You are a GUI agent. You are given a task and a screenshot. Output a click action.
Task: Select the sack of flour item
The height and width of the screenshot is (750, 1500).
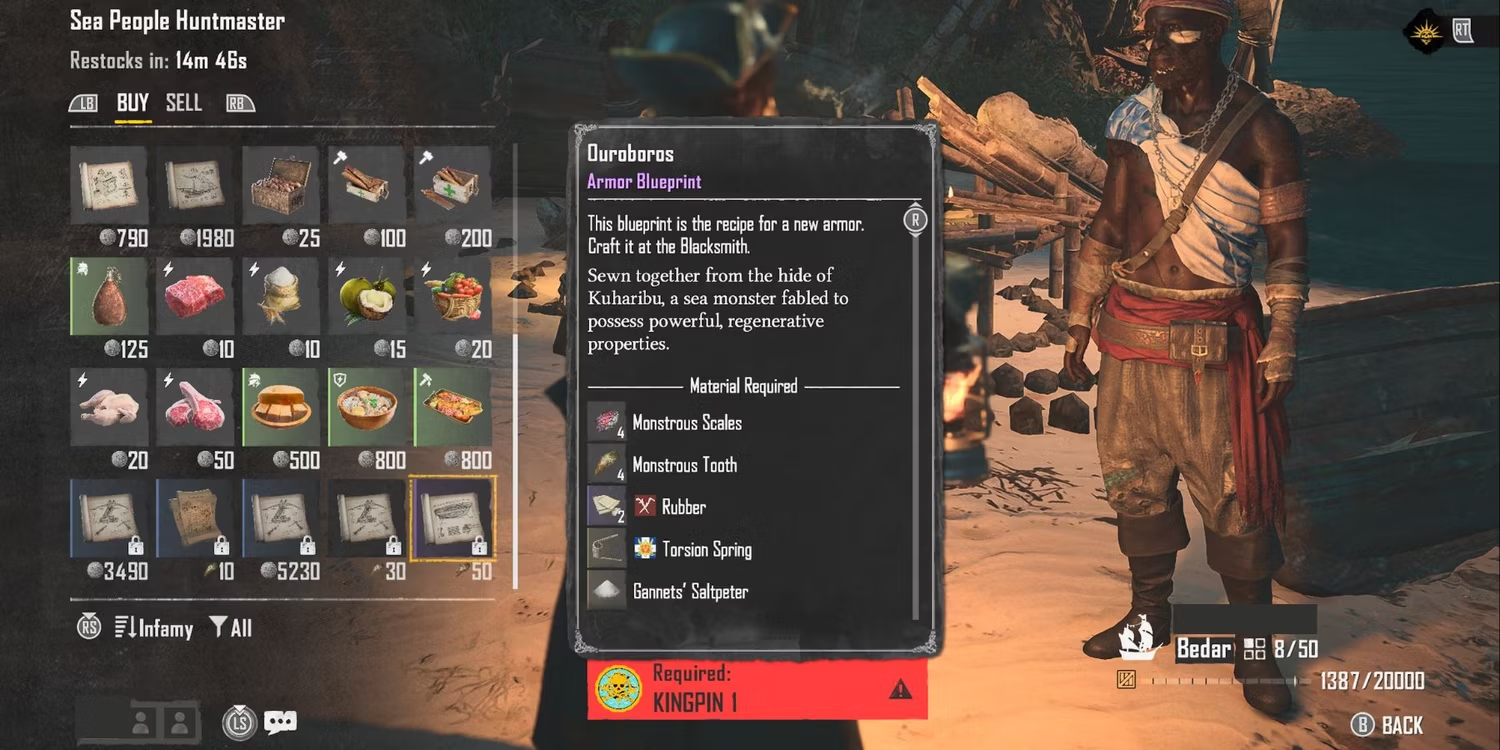[x=281, y=296]
